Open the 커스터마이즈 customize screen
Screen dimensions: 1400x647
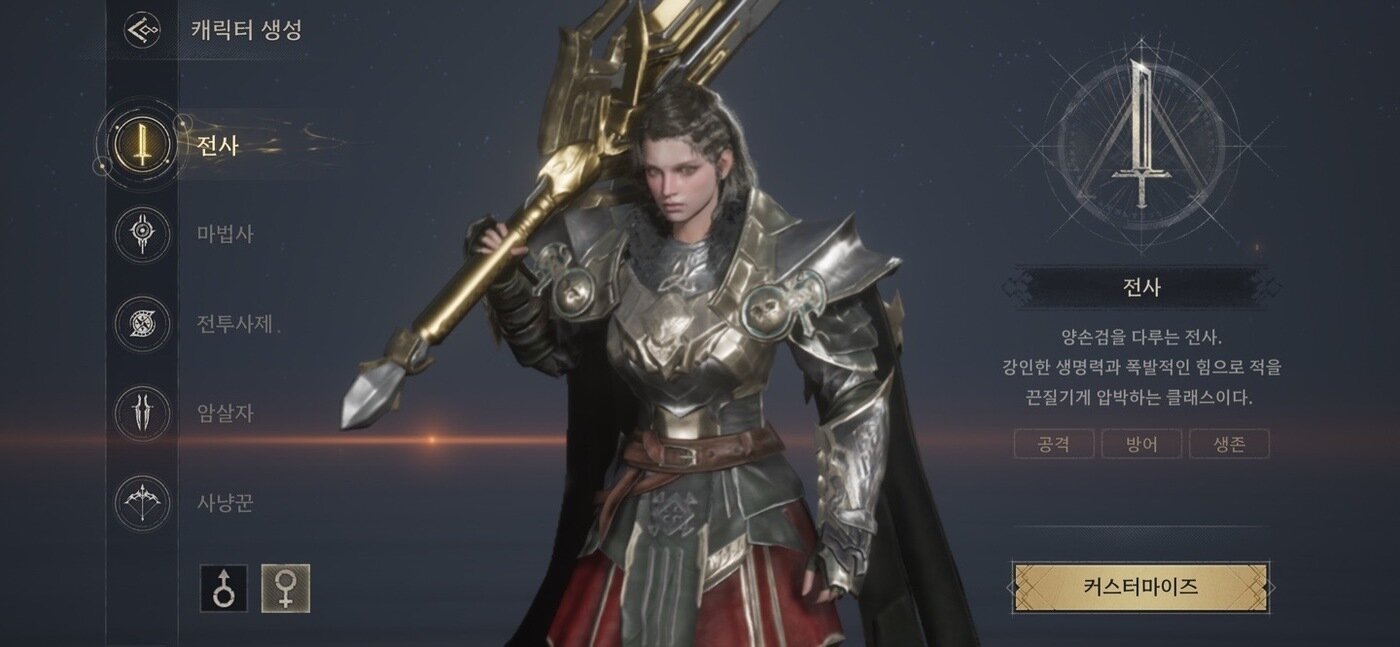click(x=1140, y=587)
